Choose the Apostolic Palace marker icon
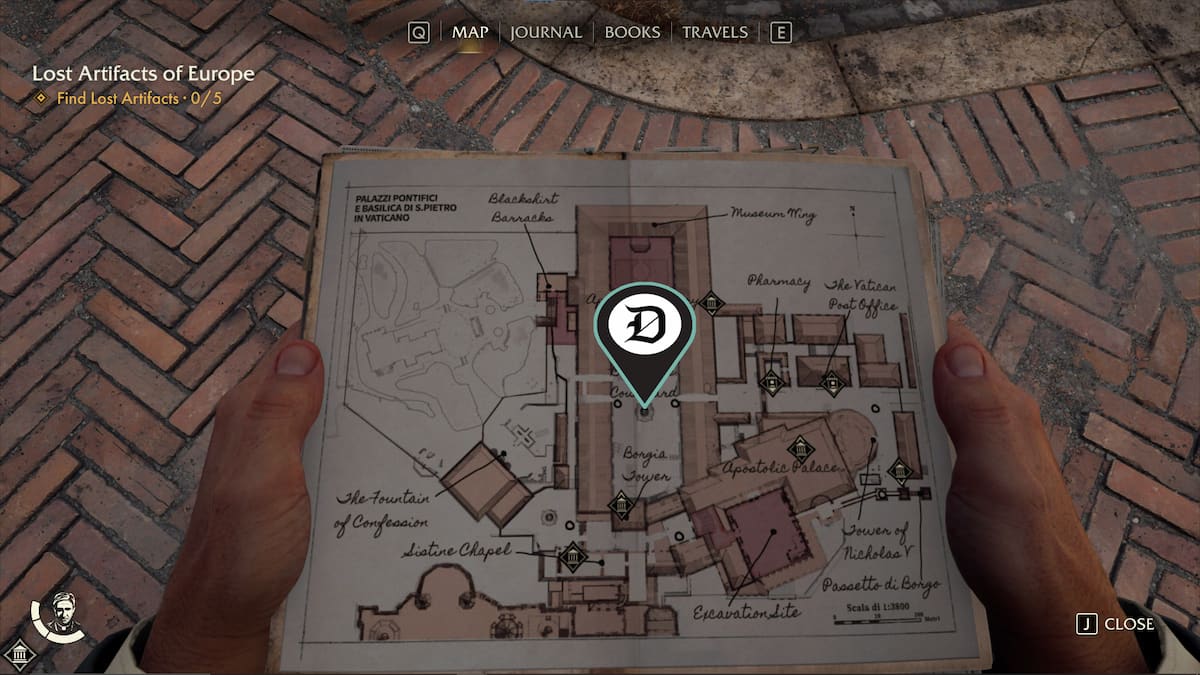Image resolution: width=1200 pixels, height=675 pixels. [799, 451]
